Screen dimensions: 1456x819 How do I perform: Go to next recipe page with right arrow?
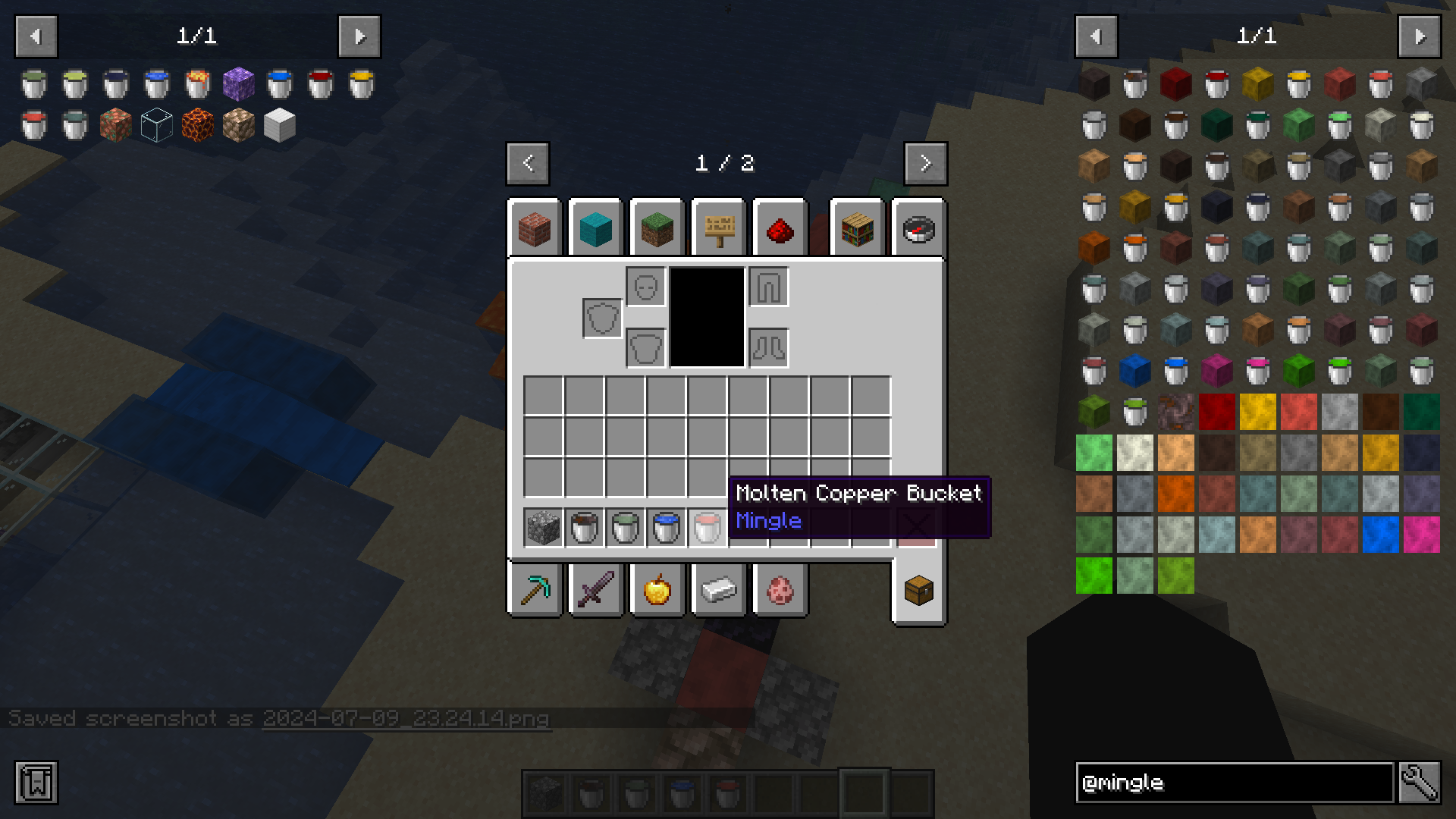tap(925, 163)
